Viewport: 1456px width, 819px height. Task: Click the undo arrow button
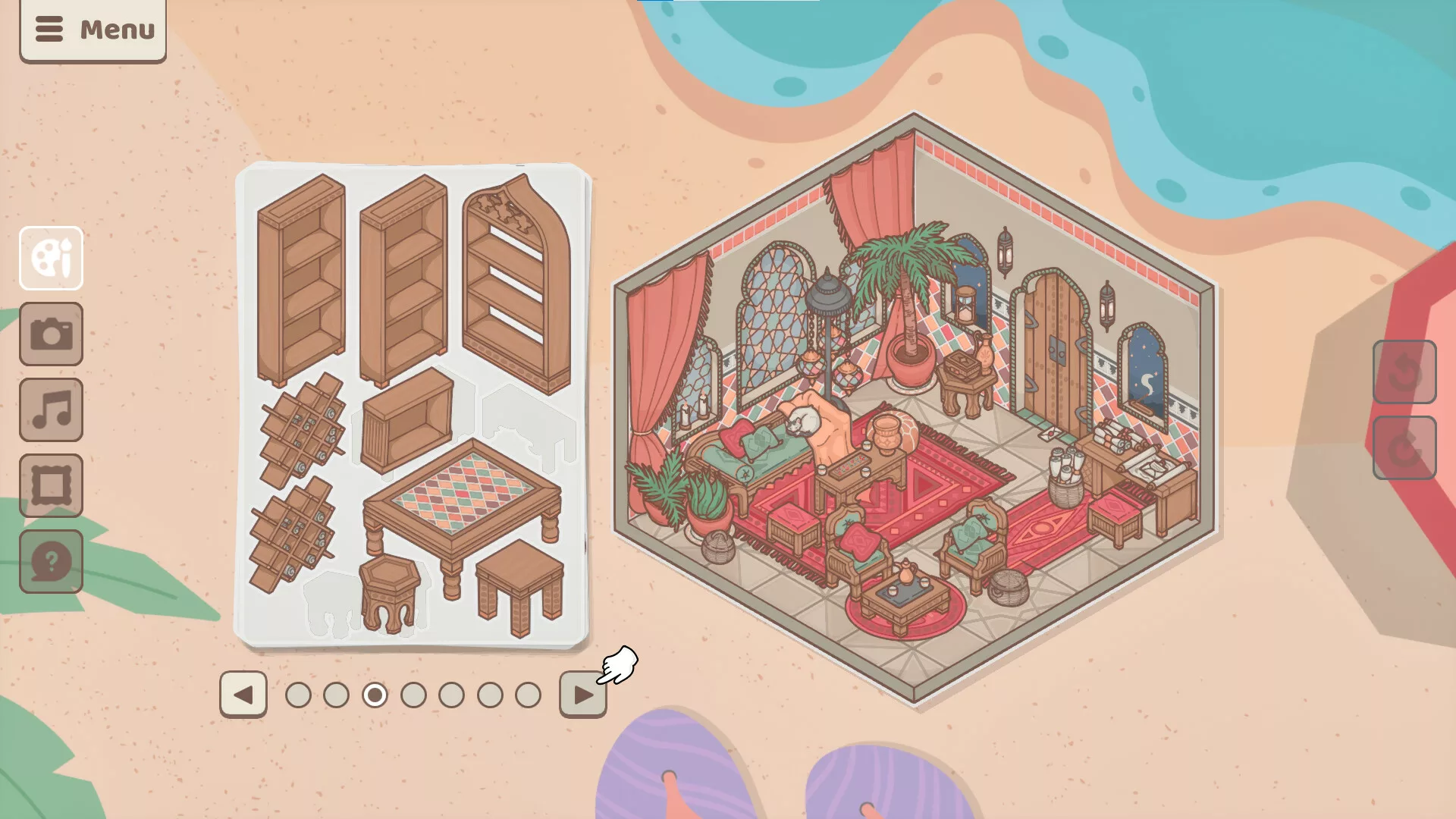(x=1404, y=372)
